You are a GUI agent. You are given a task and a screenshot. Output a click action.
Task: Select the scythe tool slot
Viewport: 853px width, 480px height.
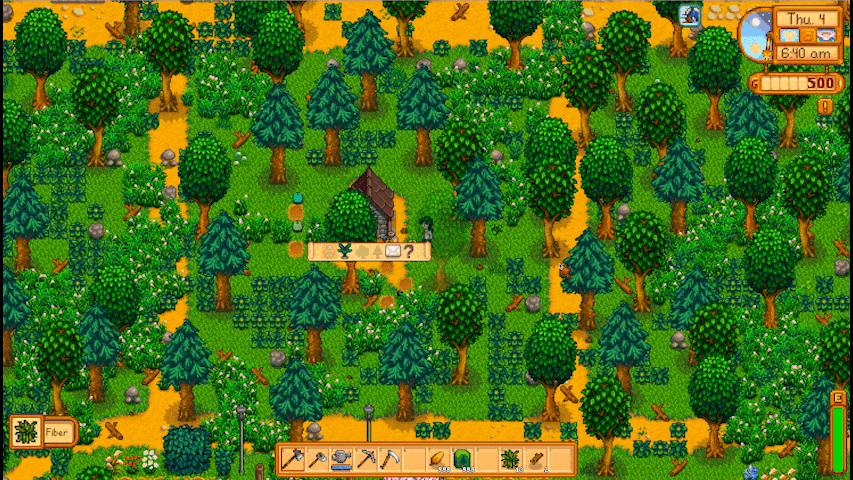[390, 459]
